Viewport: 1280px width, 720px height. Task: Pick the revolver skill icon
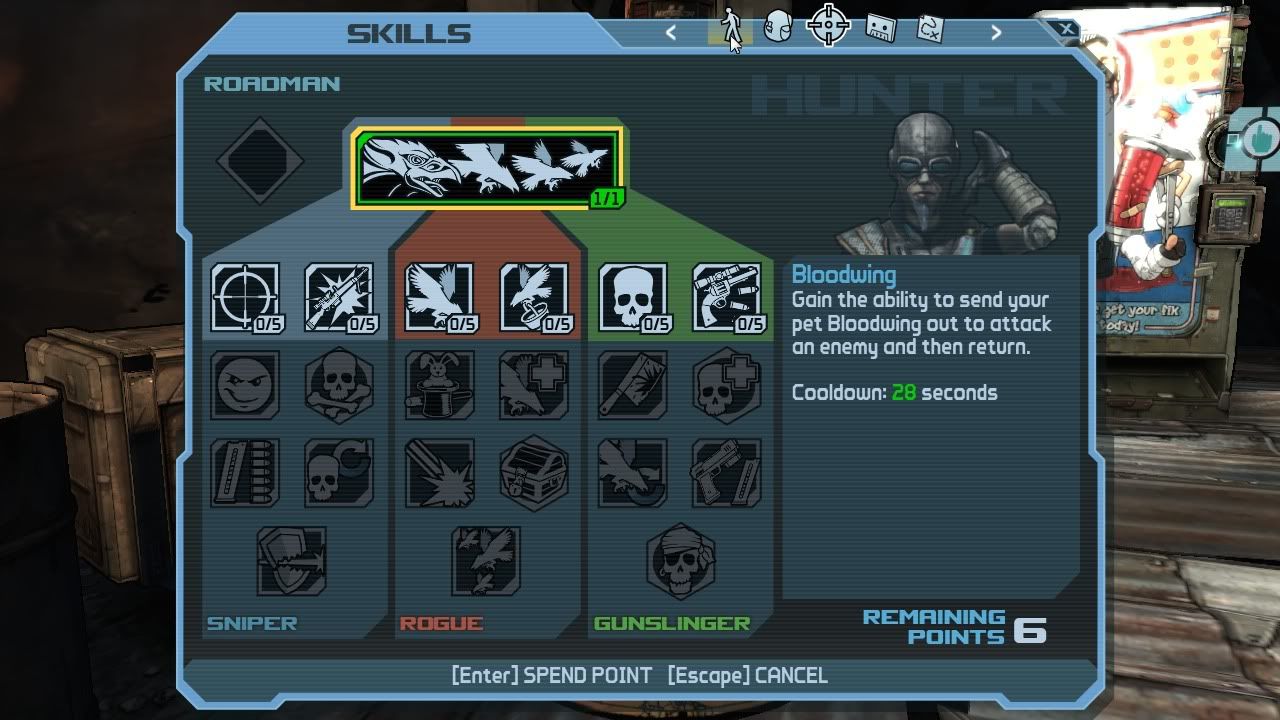(x=727, y=297)
